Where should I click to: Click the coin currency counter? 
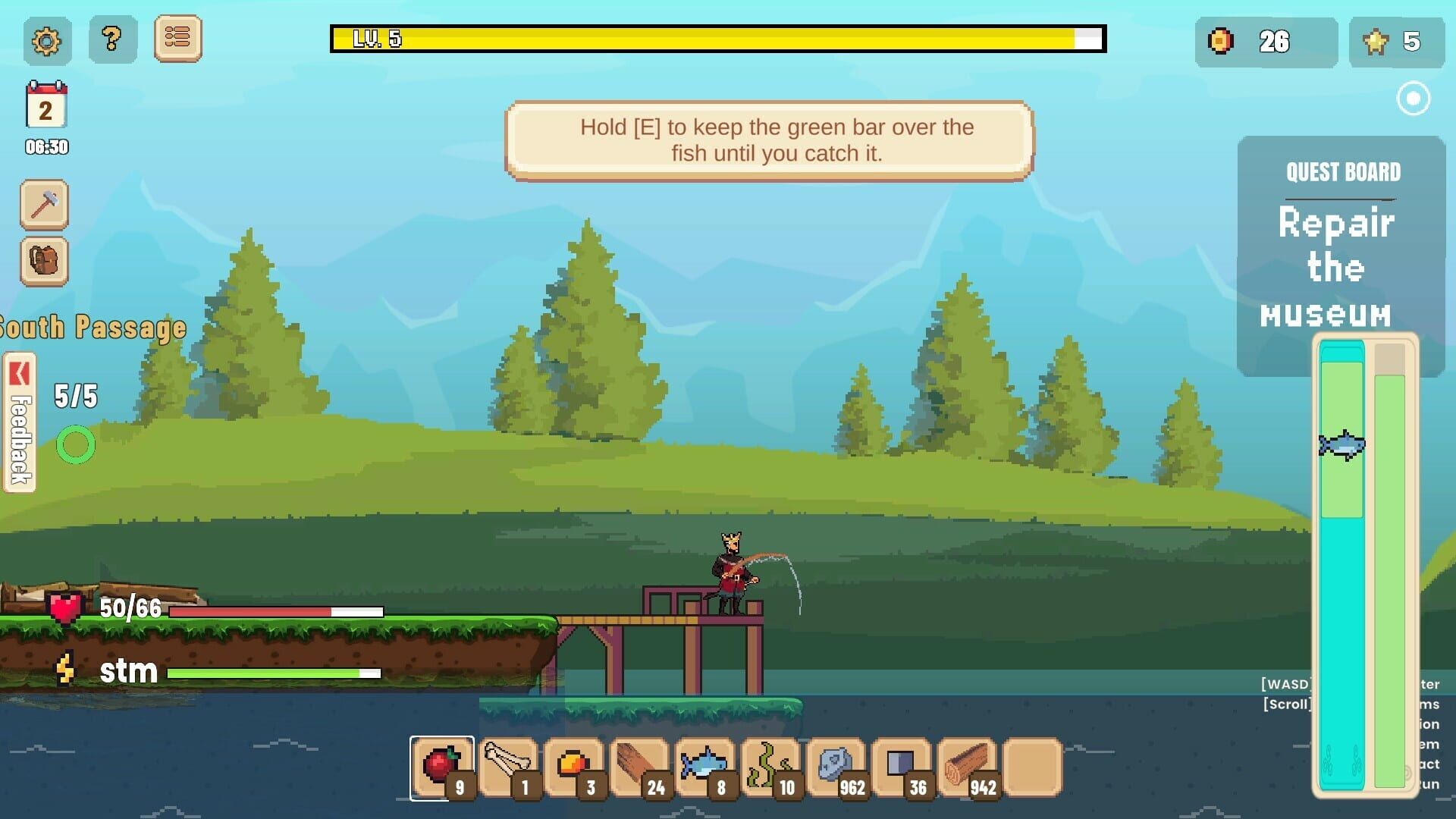tap(1265, 42)
